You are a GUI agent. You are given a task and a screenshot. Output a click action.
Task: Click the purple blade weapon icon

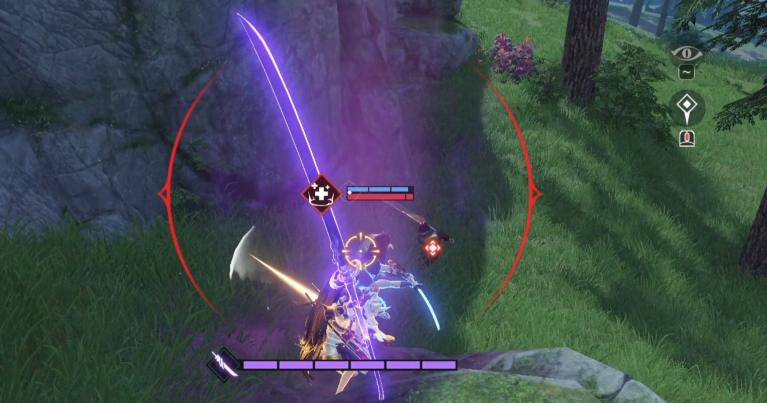coord(221,364)
